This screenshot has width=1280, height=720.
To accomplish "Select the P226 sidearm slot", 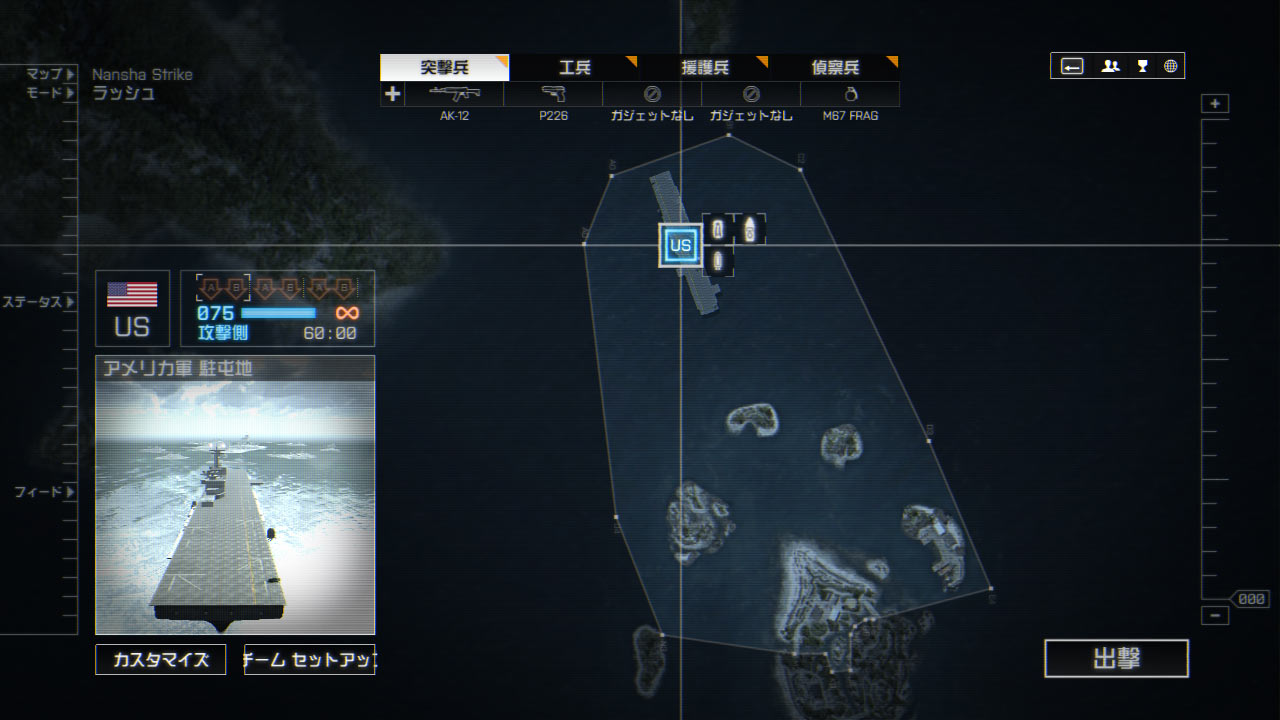I will (x=553, y=94).
